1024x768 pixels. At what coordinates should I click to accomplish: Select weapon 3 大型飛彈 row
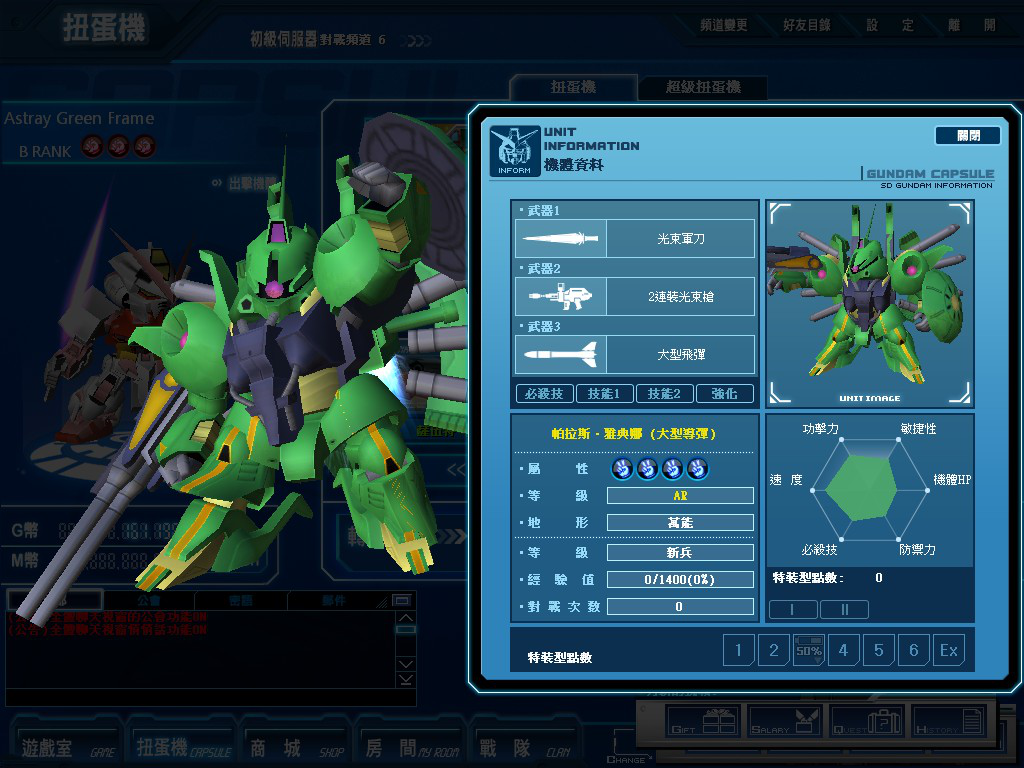point(635,355)
